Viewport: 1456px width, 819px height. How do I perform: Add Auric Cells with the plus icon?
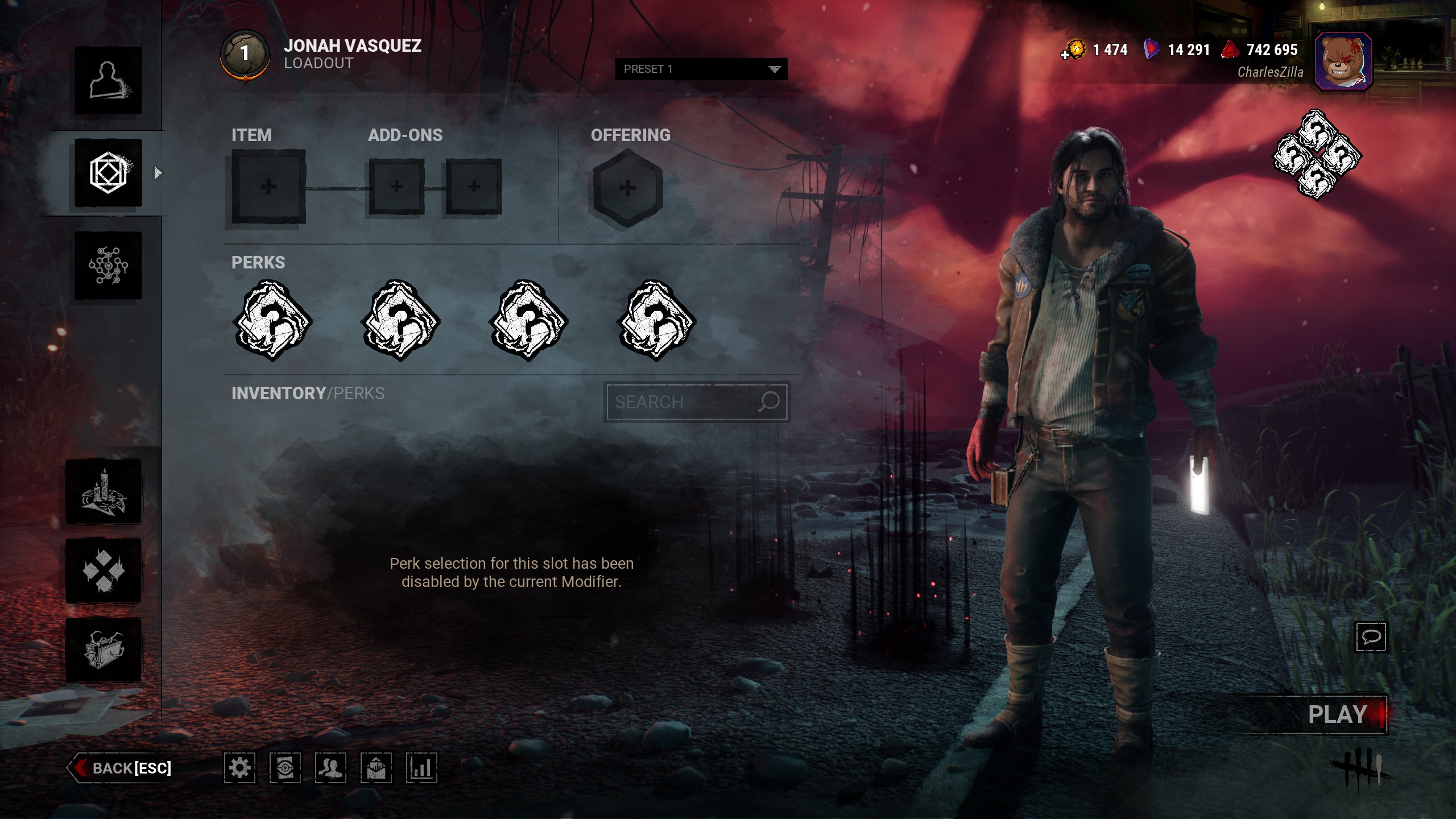[x=1065, y=55]
